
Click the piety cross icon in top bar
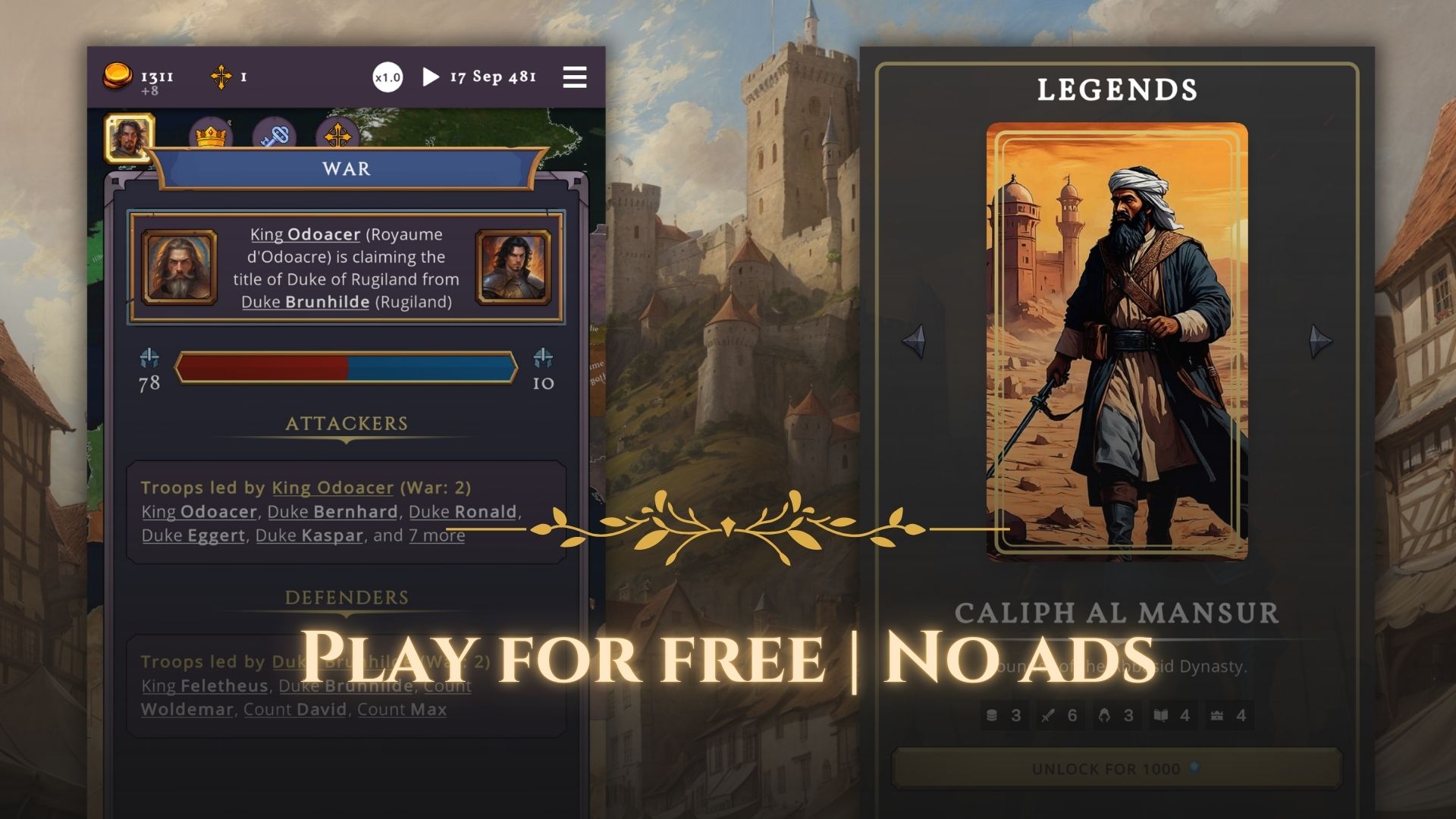point(222,76)
